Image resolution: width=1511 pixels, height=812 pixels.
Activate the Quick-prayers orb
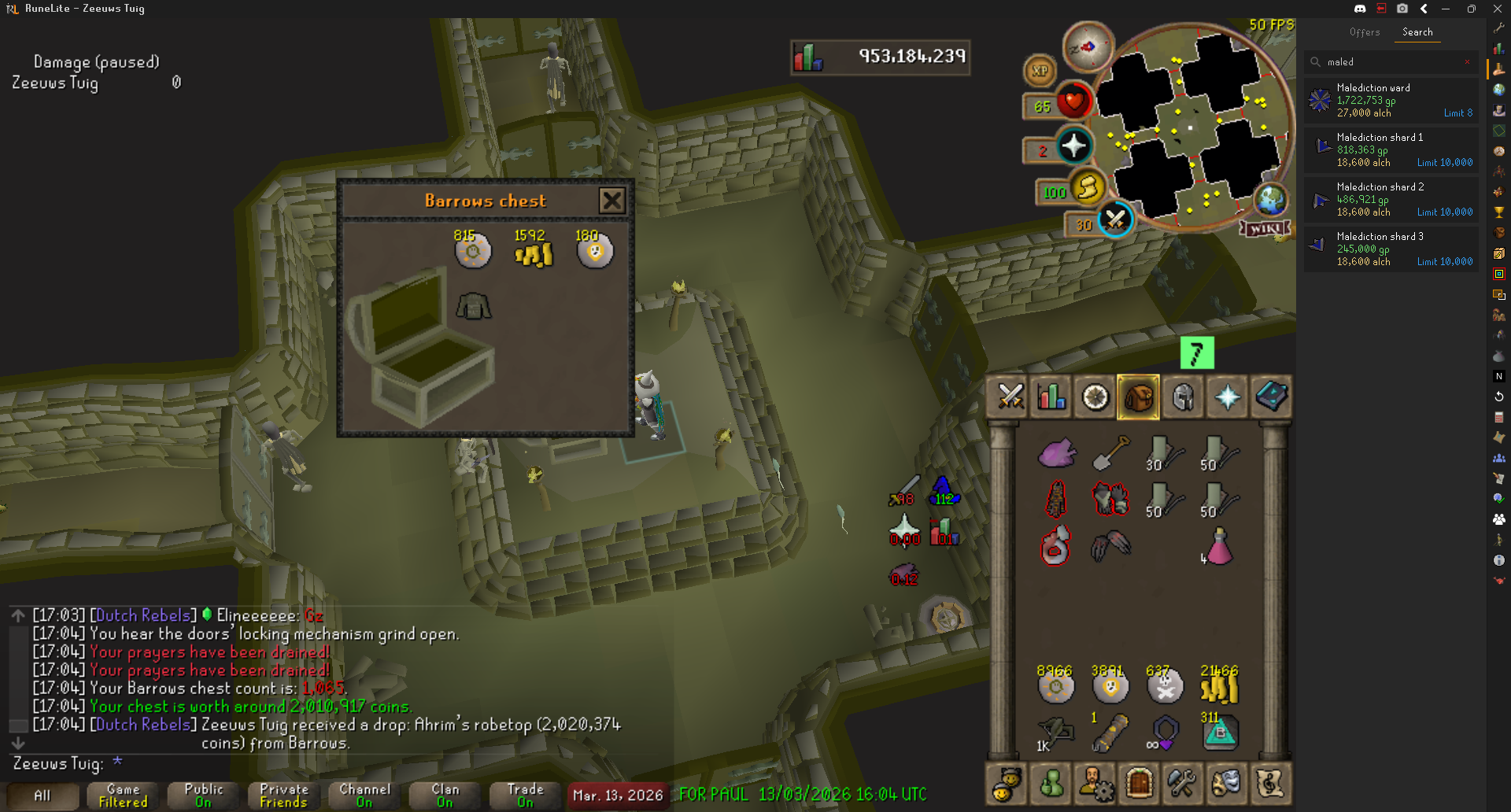click(x=1073, y=146)
